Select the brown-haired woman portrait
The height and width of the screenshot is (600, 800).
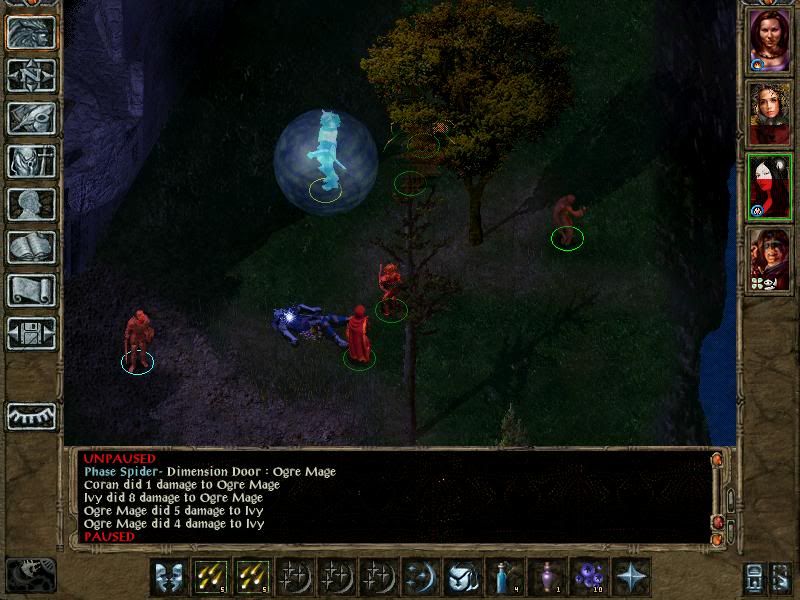coord(769,40)
